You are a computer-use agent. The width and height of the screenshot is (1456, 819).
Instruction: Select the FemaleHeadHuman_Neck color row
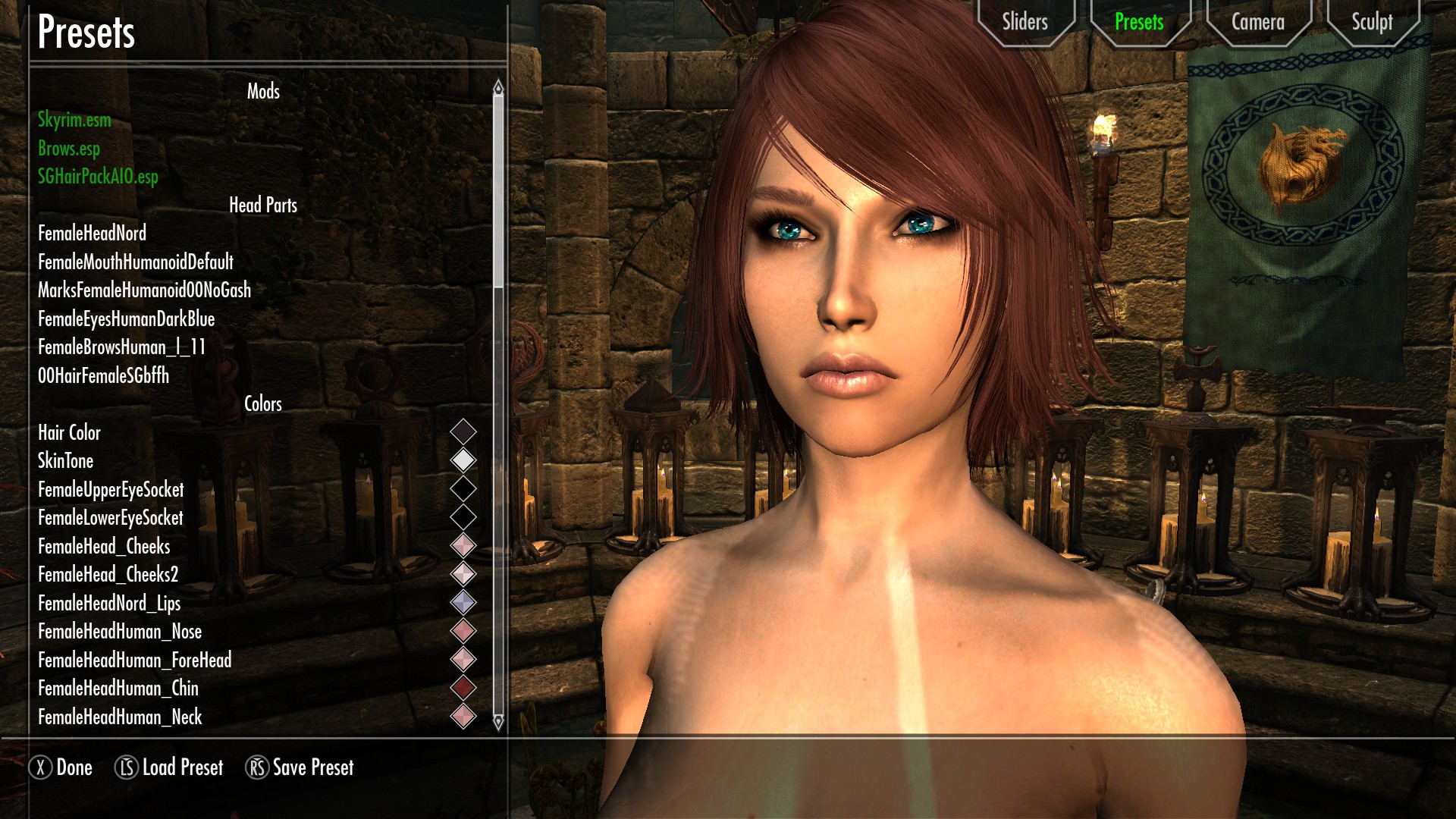[x=120, y=717]
